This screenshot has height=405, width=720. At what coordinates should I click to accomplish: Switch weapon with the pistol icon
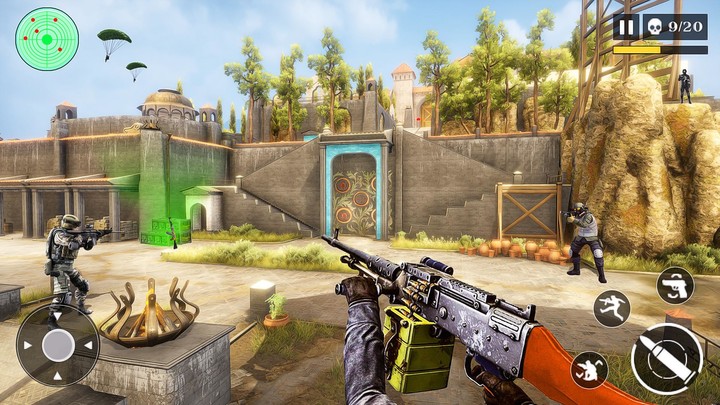click(x=675, y=285)
